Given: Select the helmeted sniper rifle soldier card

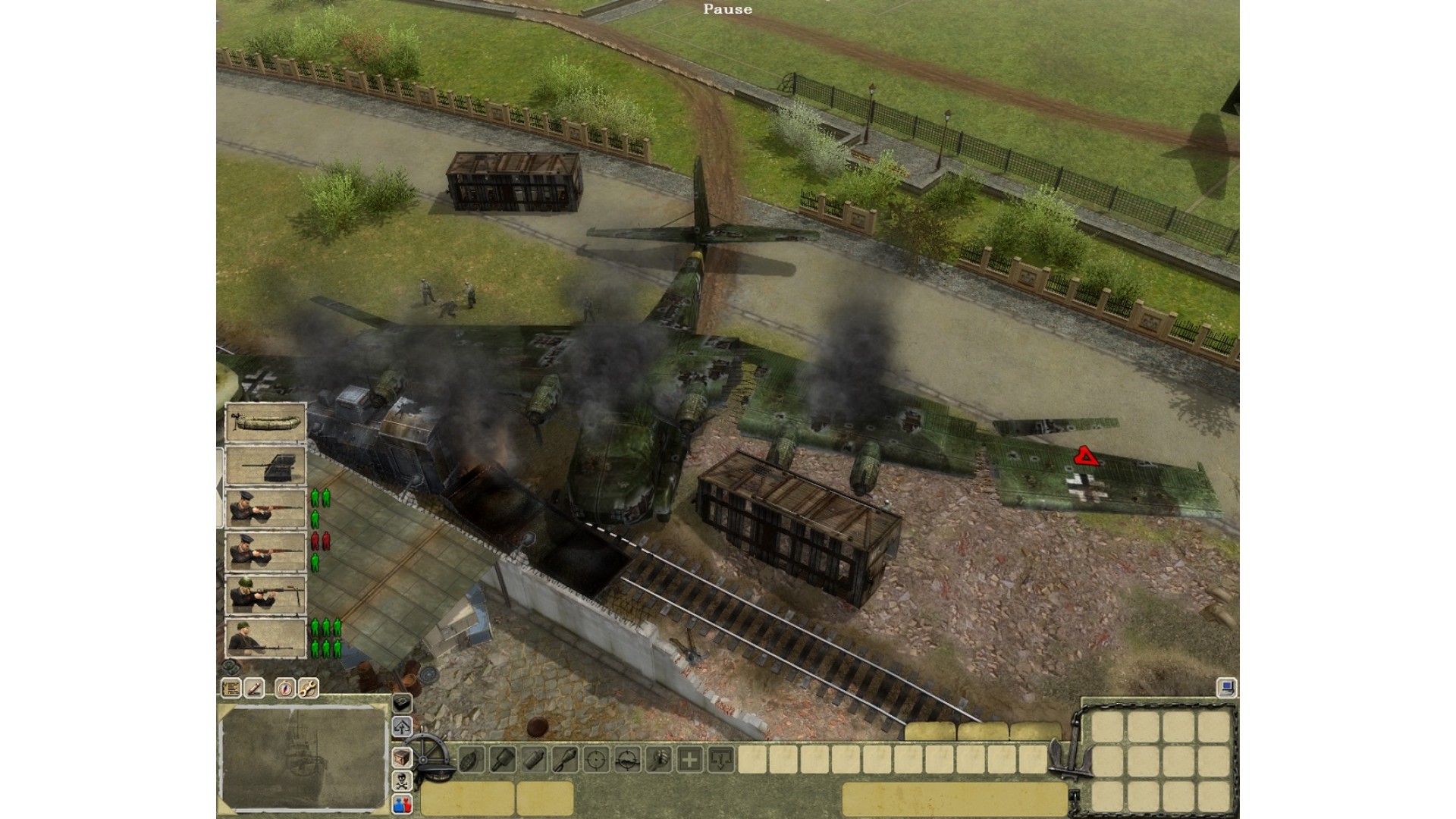Looking at the screenshot, I should [265, 594].
